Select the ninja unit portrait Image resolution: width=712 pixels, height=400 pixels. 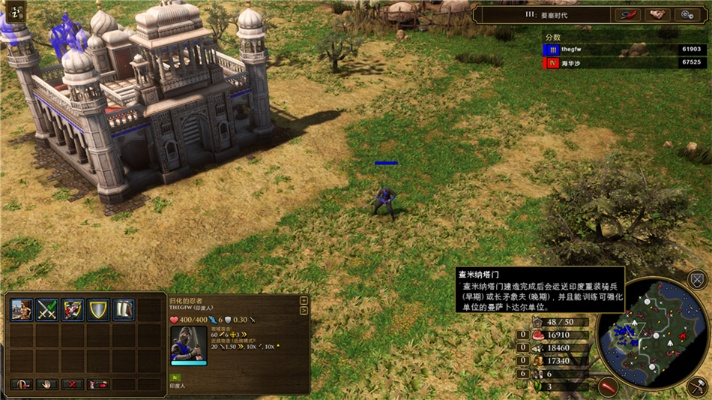click(188, 343)
